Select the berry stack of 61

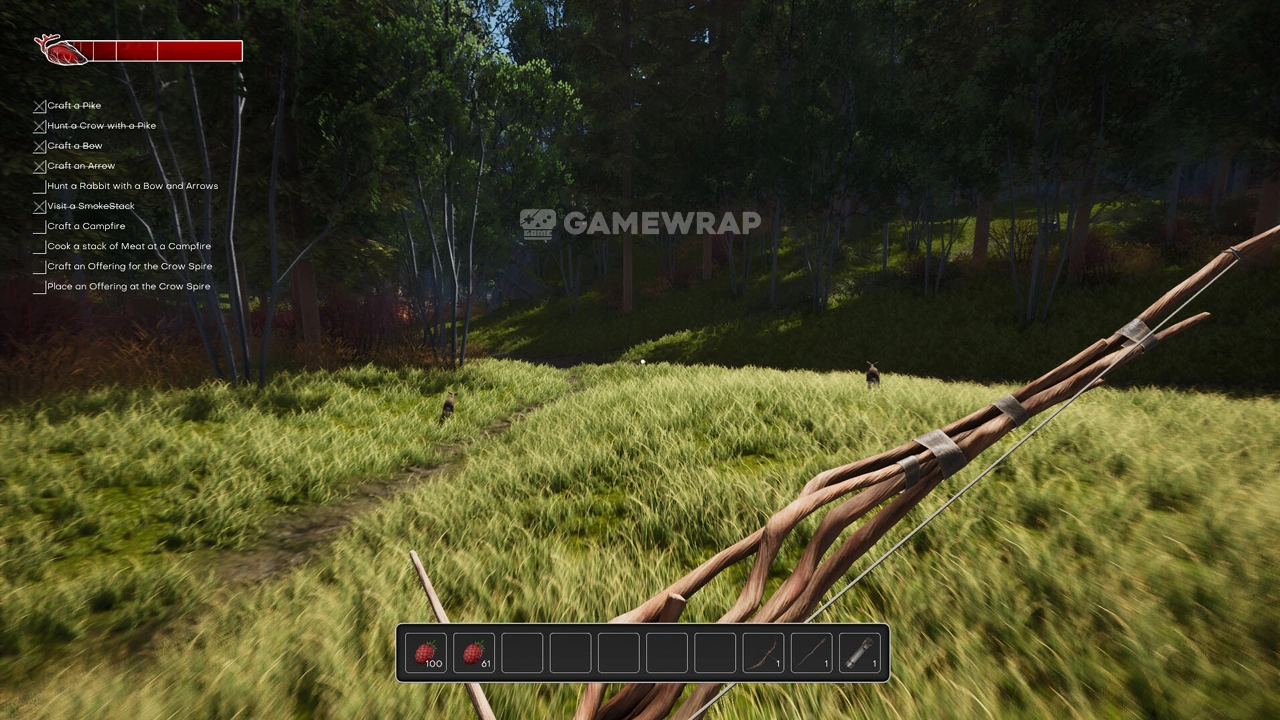point(474,653)
